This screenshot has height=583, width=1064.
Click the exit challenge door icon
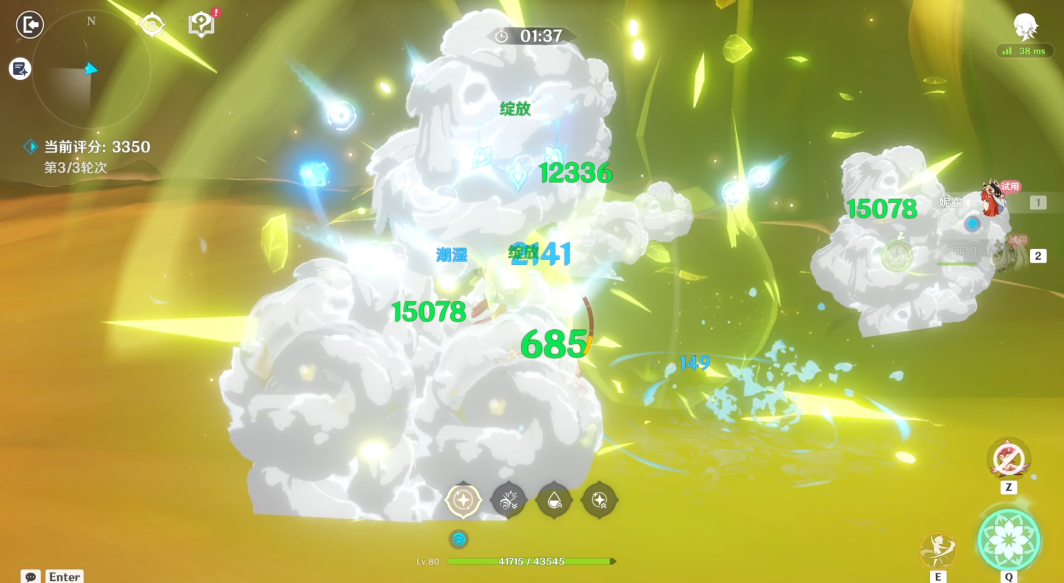[31, 24]
